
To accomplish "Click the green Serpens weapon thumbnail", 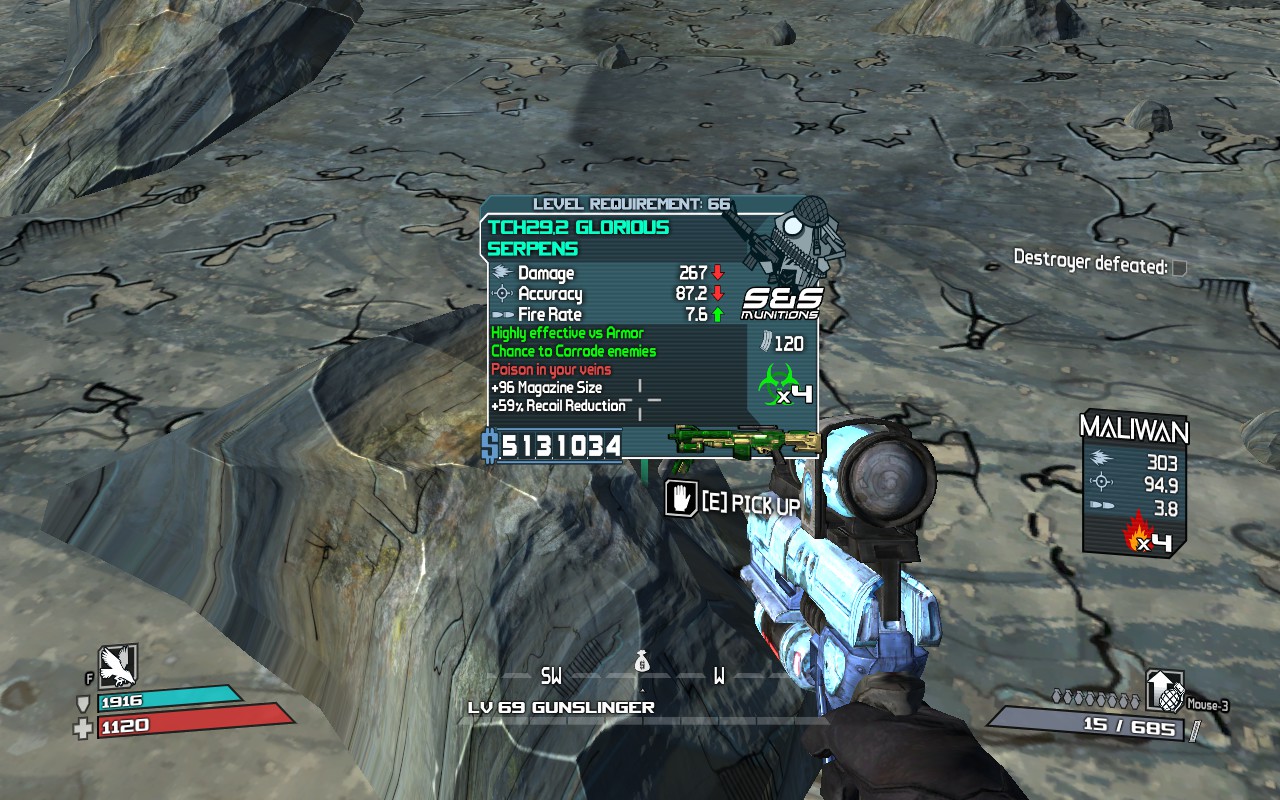I will 746,442.
